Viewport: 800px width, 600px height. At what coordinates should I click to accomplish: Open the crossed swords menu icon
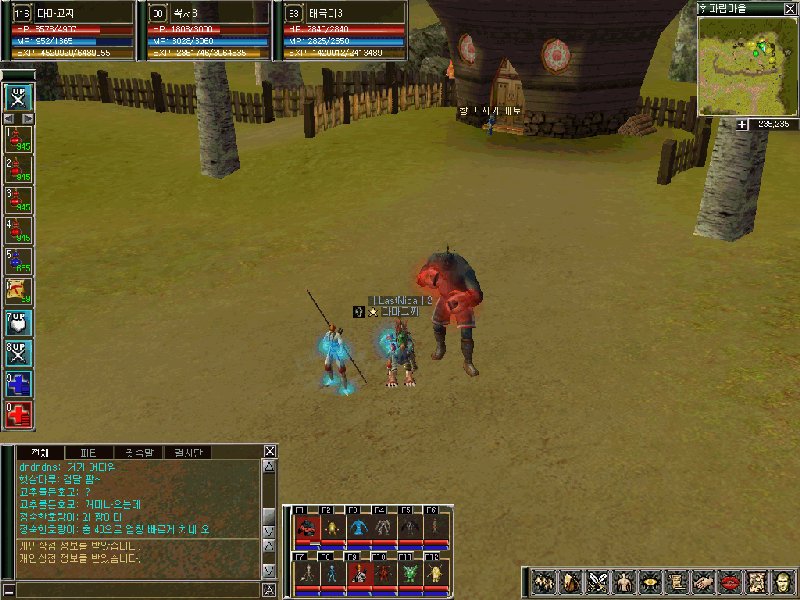click(x=597, y=581)
